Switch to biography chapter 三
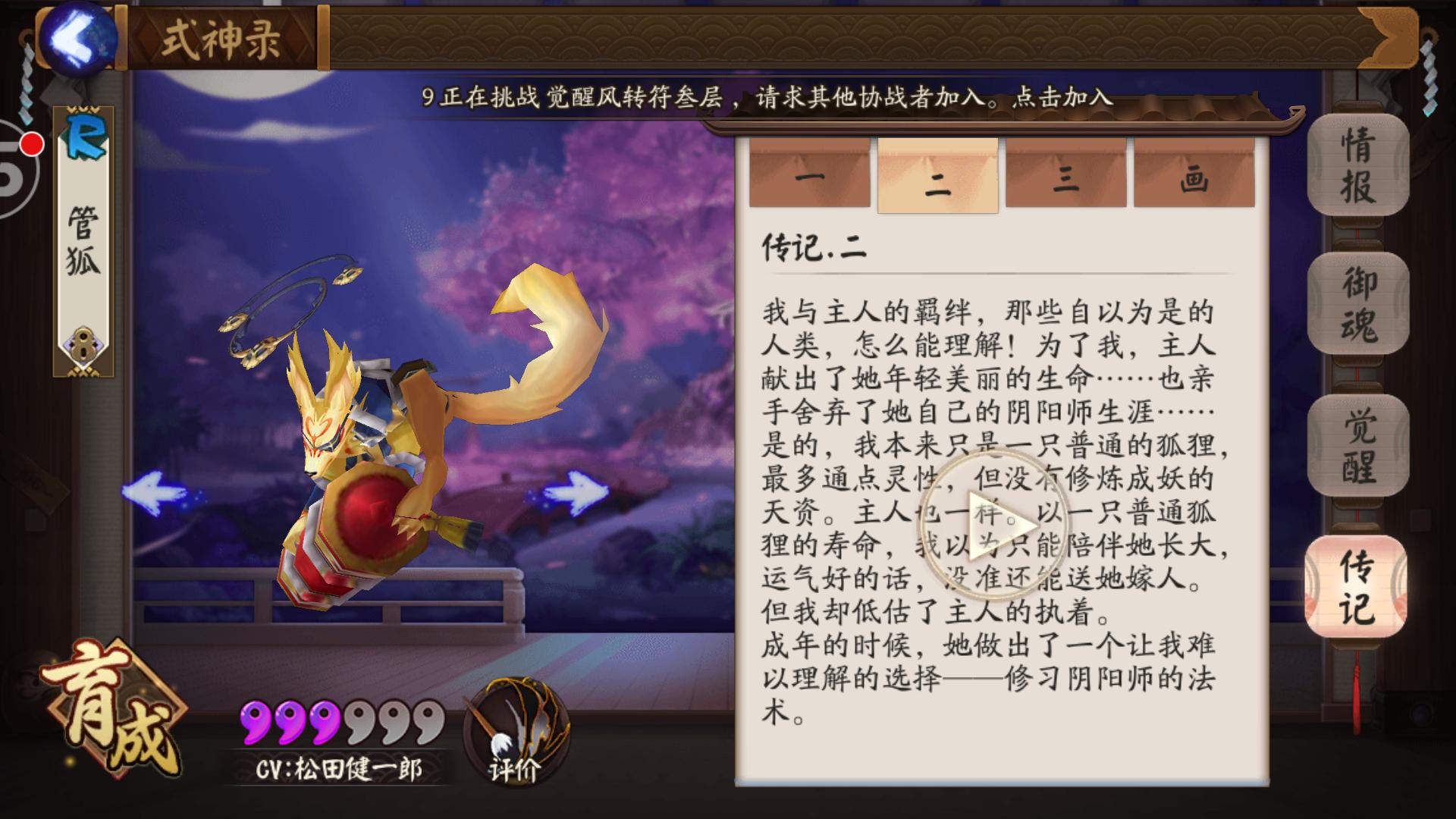The image size is (1456, 819). pyautogui.click(x=1065, y=174)
